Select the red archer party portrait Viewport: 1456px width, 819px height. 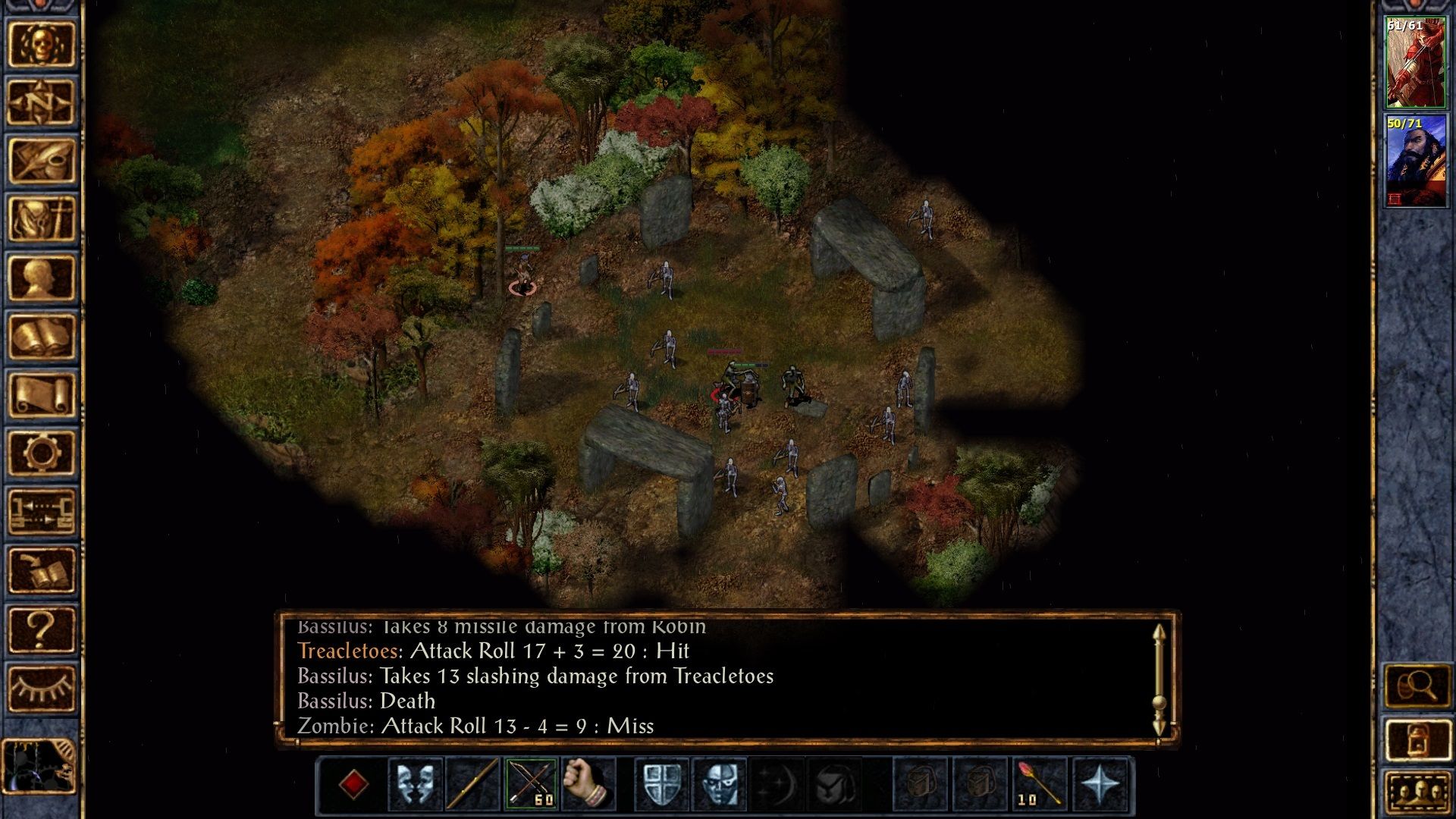pyautogui.click(x=1415, y=63)
